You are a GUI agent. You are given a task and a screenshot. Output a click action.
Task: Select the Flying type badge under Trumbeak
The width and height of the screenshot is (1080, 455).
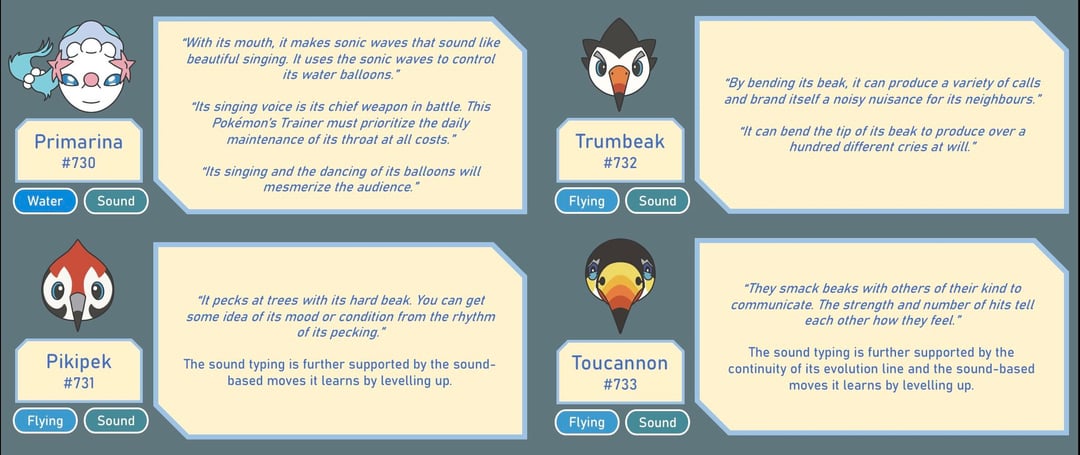(587, 201)
